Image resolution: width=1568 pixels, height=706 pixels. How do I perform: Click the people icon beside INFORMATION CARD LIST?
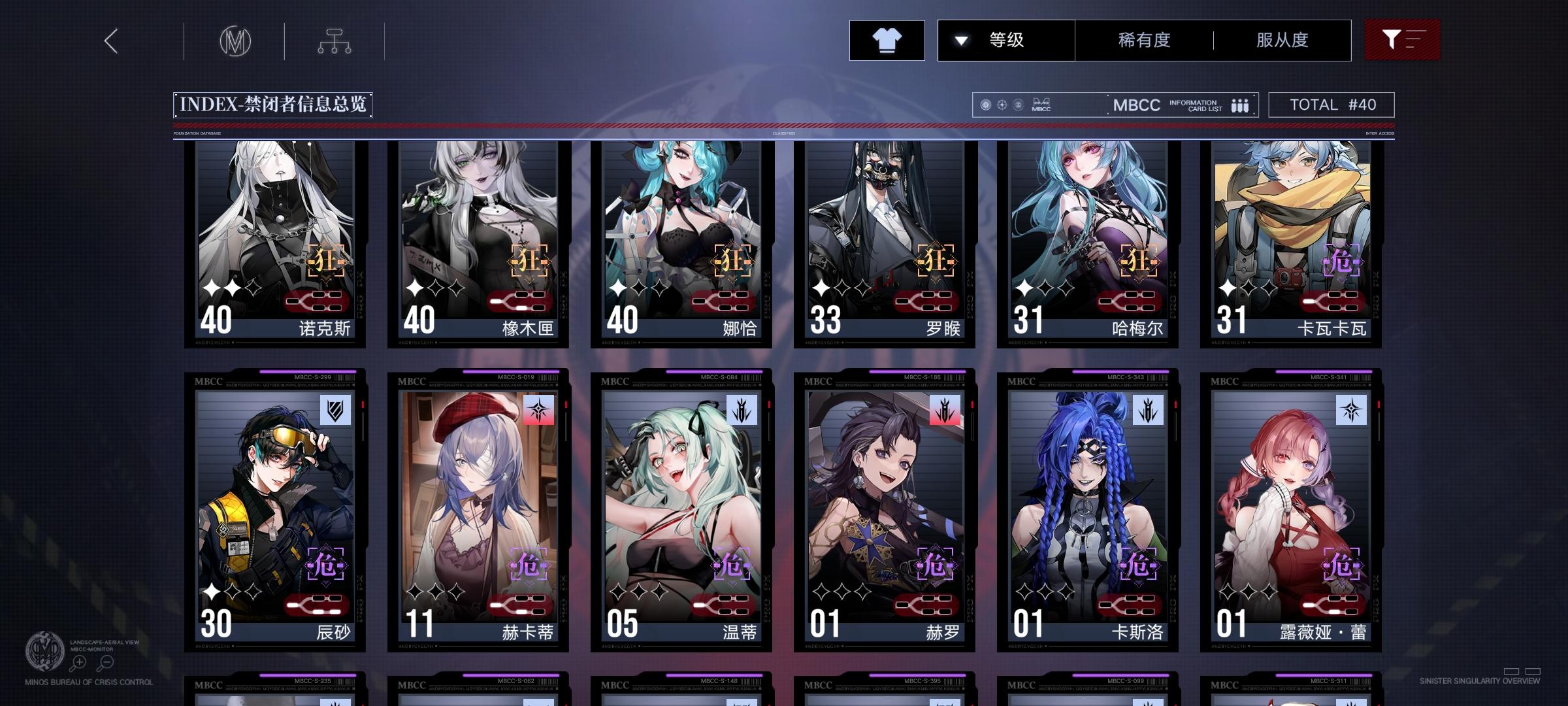[1239, 105]
